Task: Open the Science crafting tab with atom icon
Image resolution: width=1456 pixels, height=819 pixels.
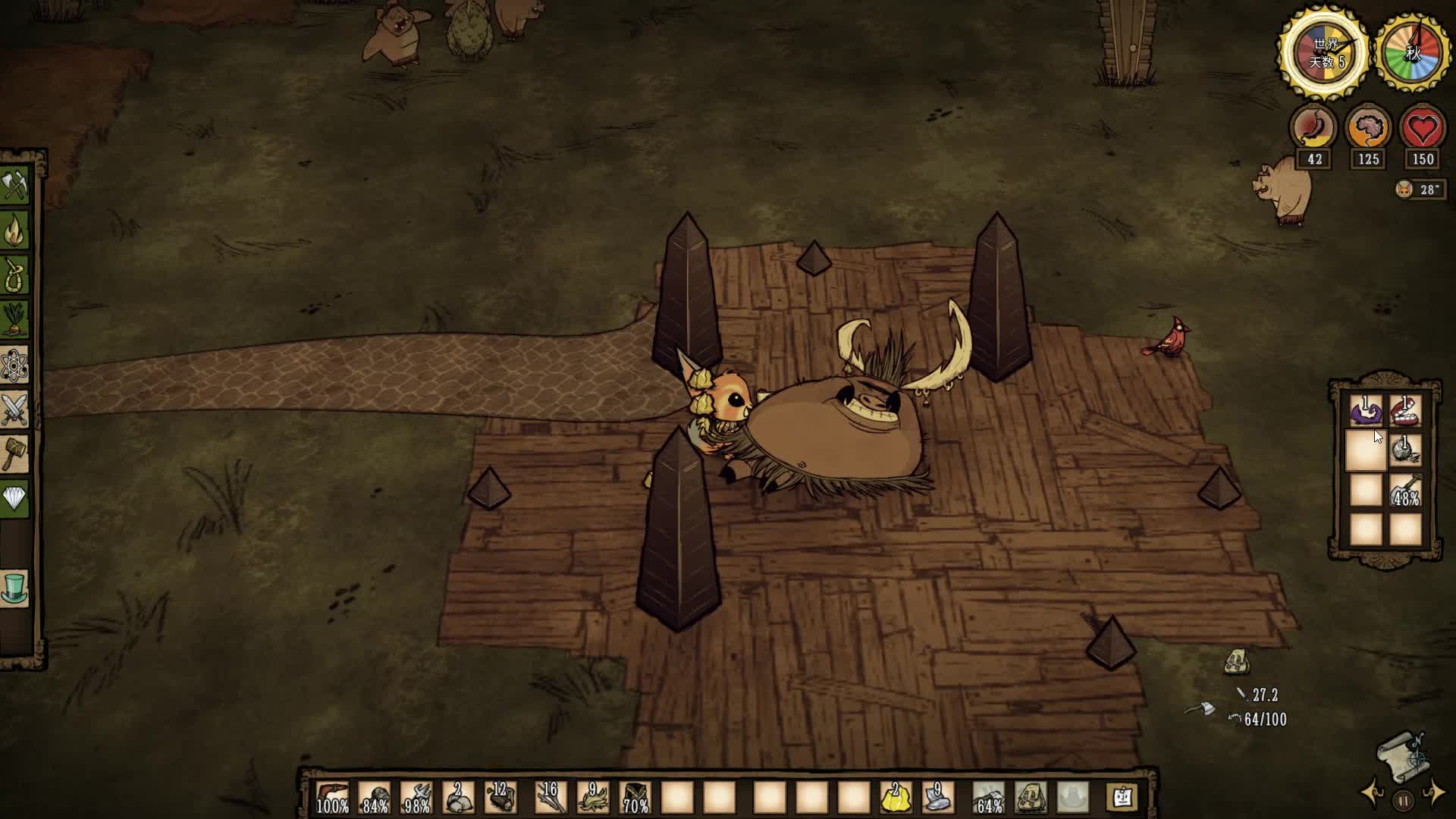Action: (14, 366)
